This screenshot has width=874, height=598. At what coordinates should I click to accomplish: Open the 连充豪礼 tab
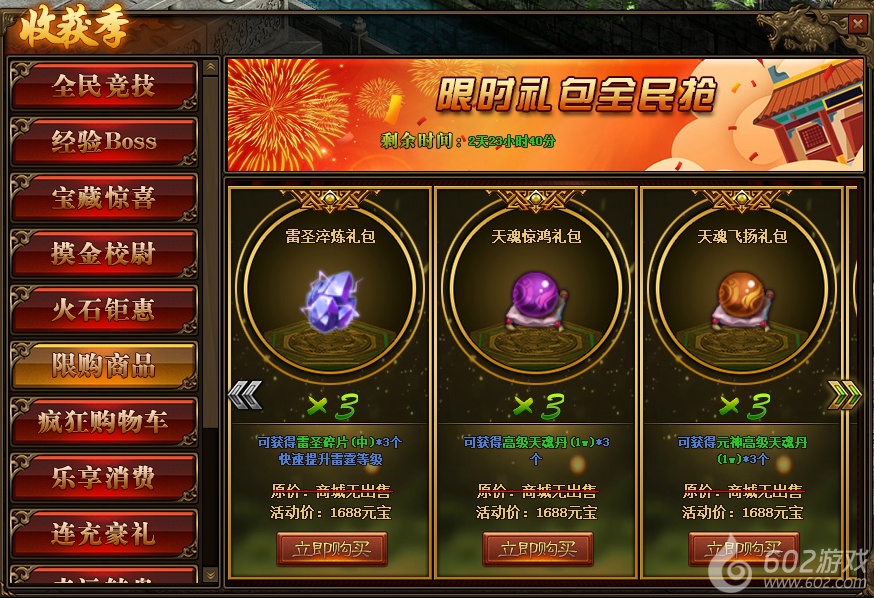[x=103, y=534]
